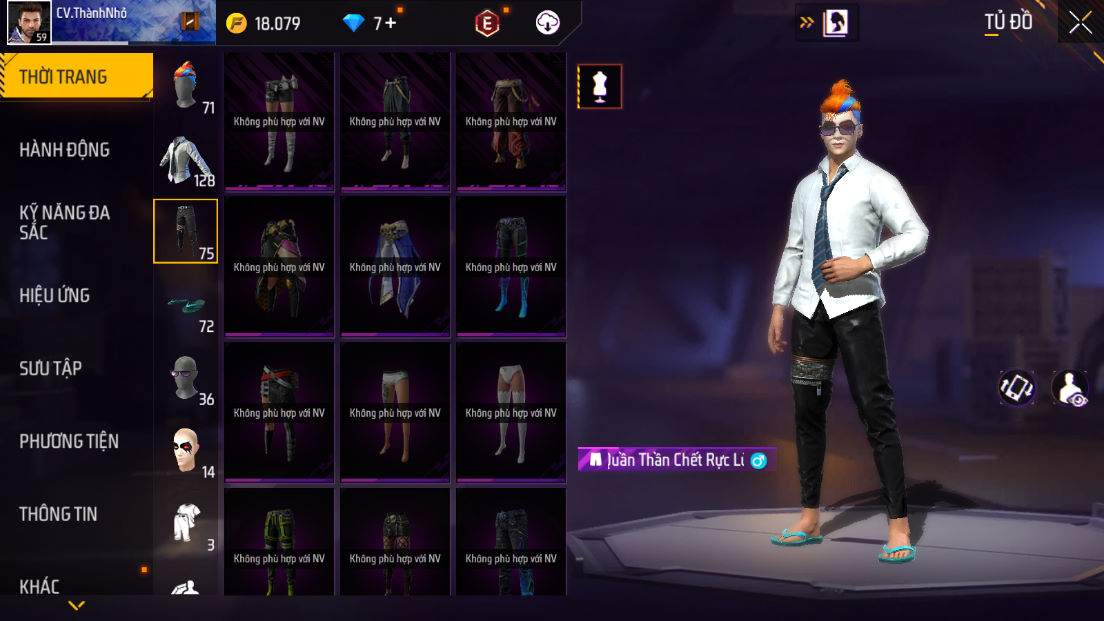Open the mask subcategory with sunglasses head

(x=185, y=377)
